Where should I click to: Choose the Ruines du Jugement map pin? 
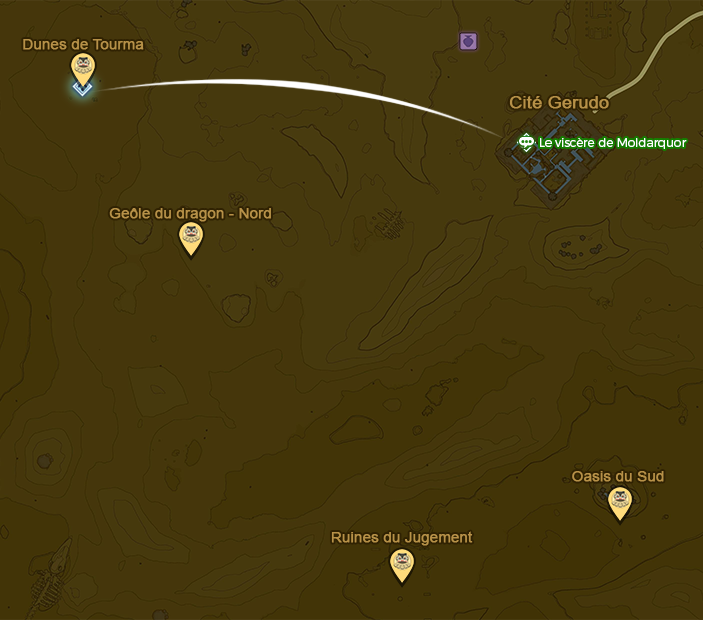point(402,562)
